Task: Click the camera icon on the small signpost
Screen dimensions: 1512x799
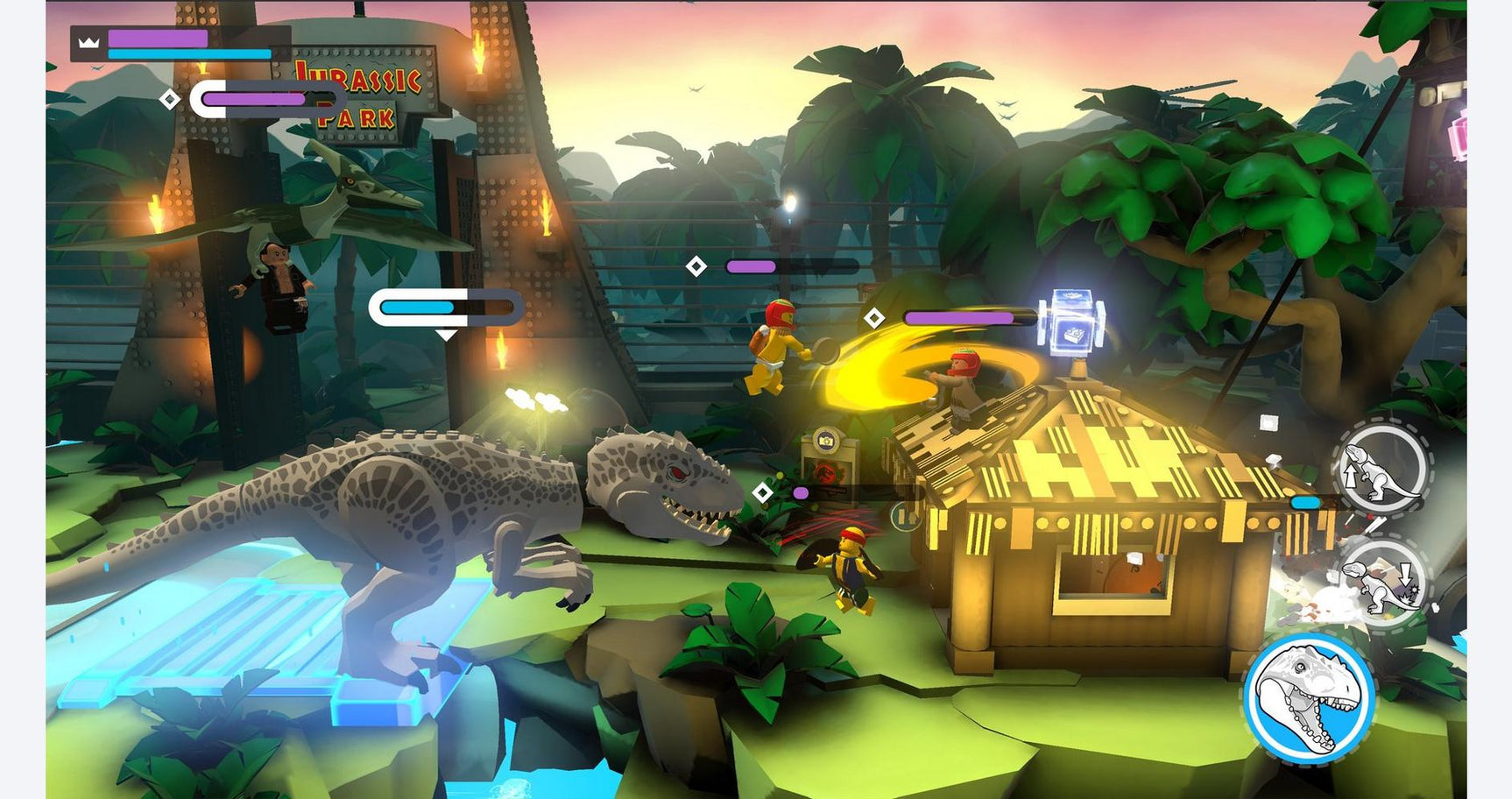Action: point(825,441)
